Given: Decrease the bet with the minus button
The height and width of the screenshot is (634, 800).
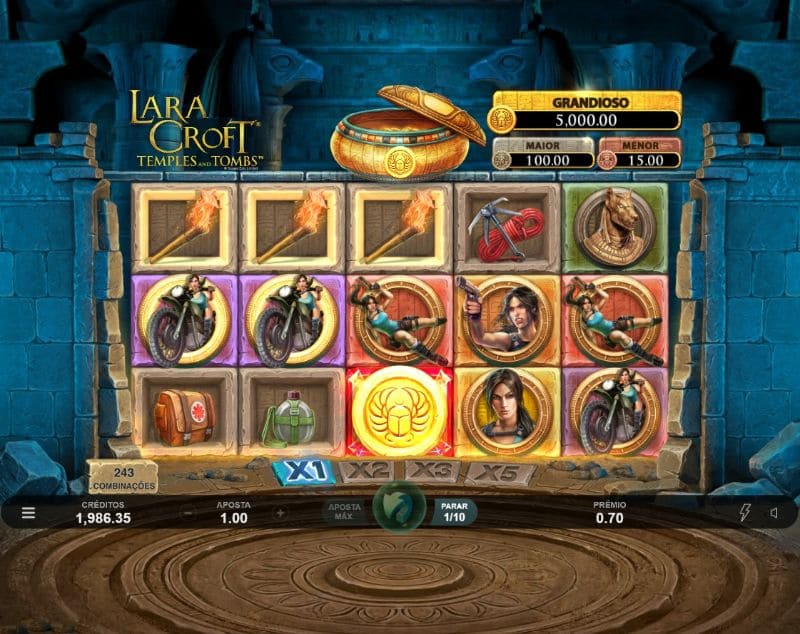Looking at the screenshot, I should (x=188, y=513).
